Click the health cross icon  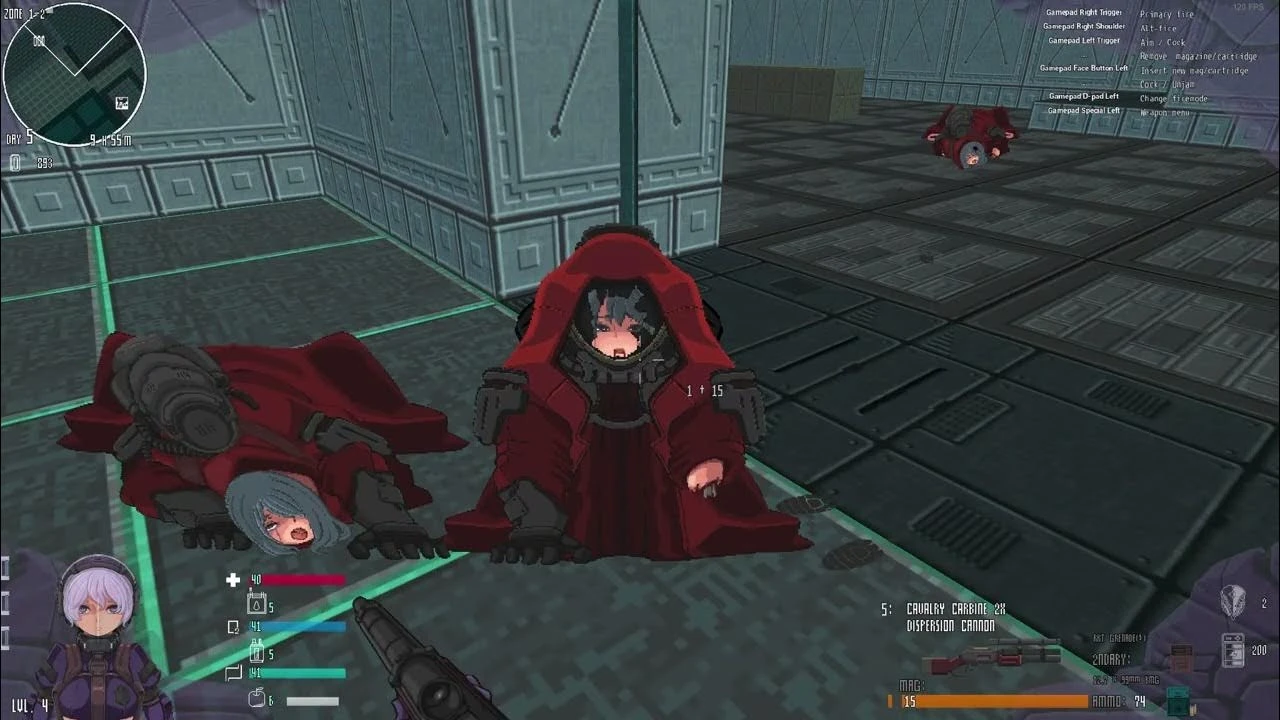click(x=233, y=580)
